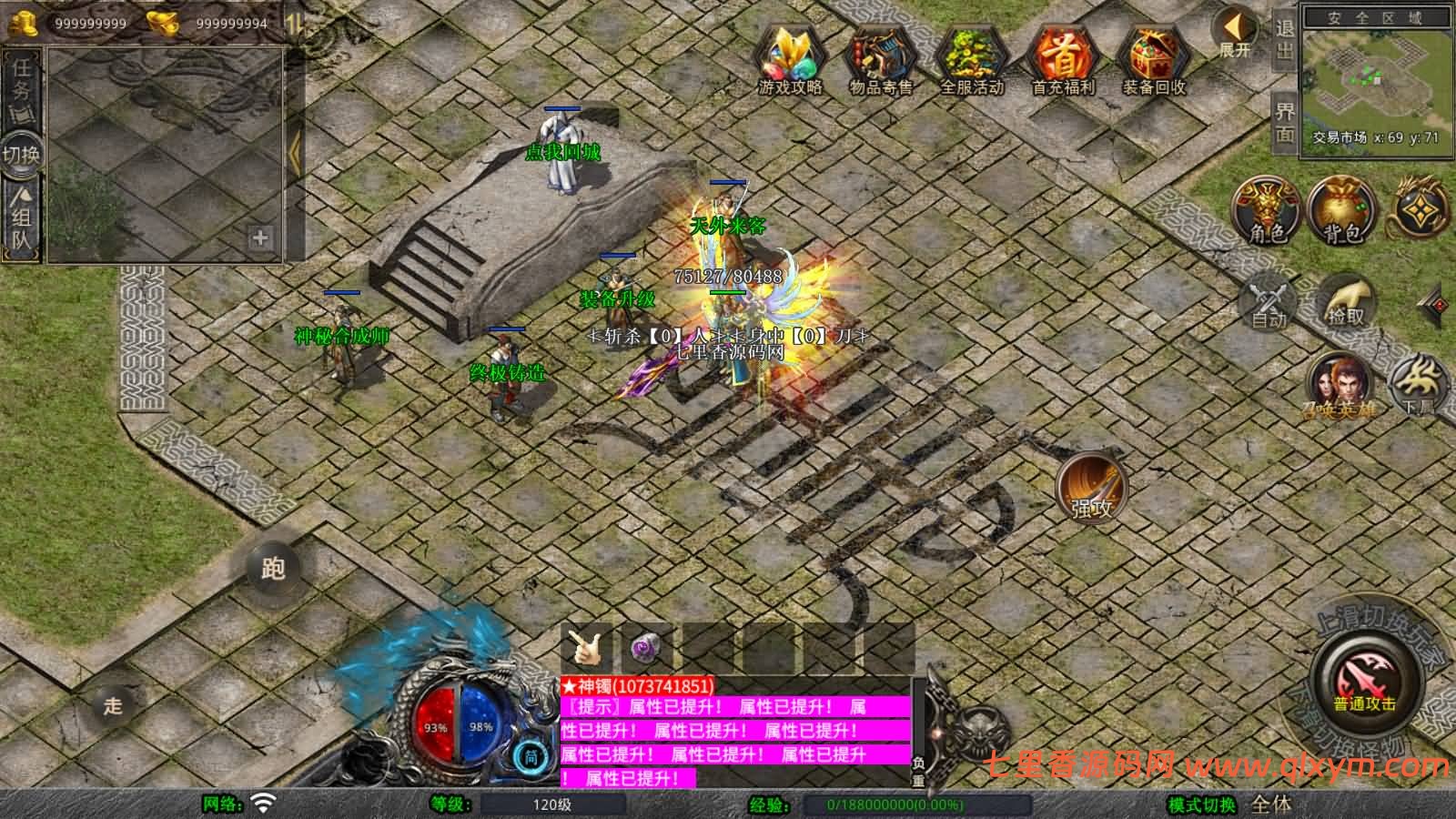1456x819 pixels.
Task: Switch to the 组队 team tab
Action: tap(21, 218)
